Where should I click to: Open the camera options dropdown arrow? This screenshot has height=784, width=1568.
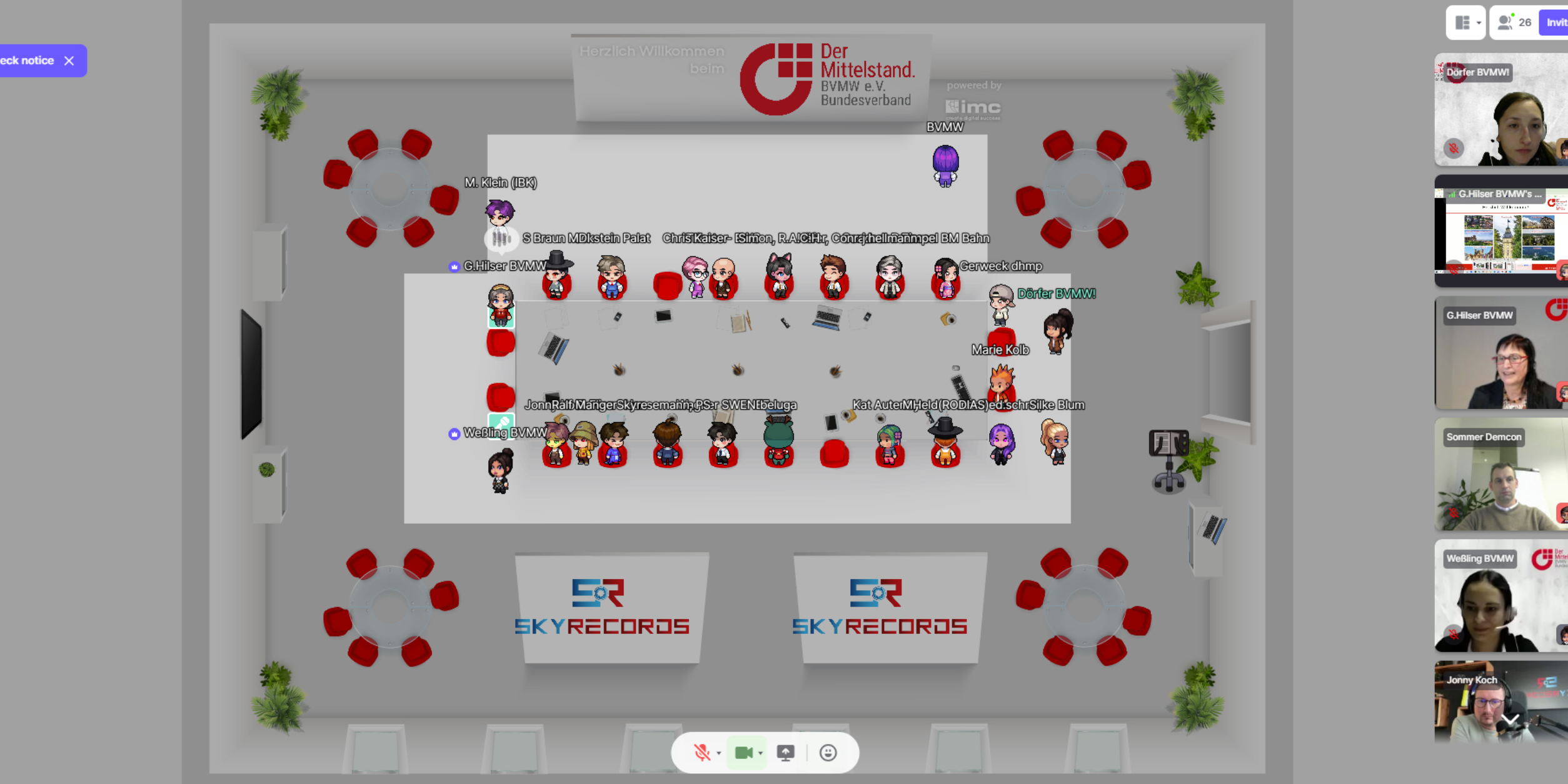760,753
